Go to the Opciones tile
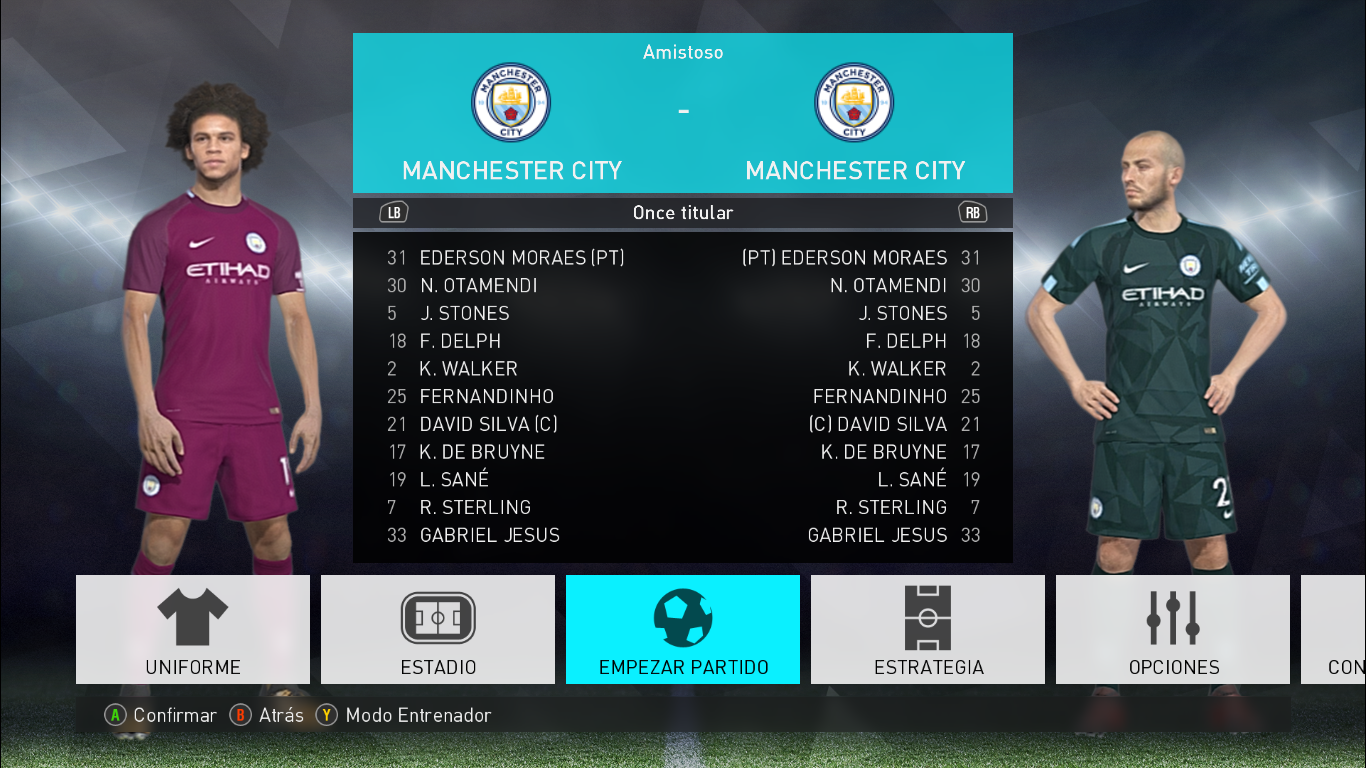Screen dimensions: 1366x768 [x=1173, y=629]
